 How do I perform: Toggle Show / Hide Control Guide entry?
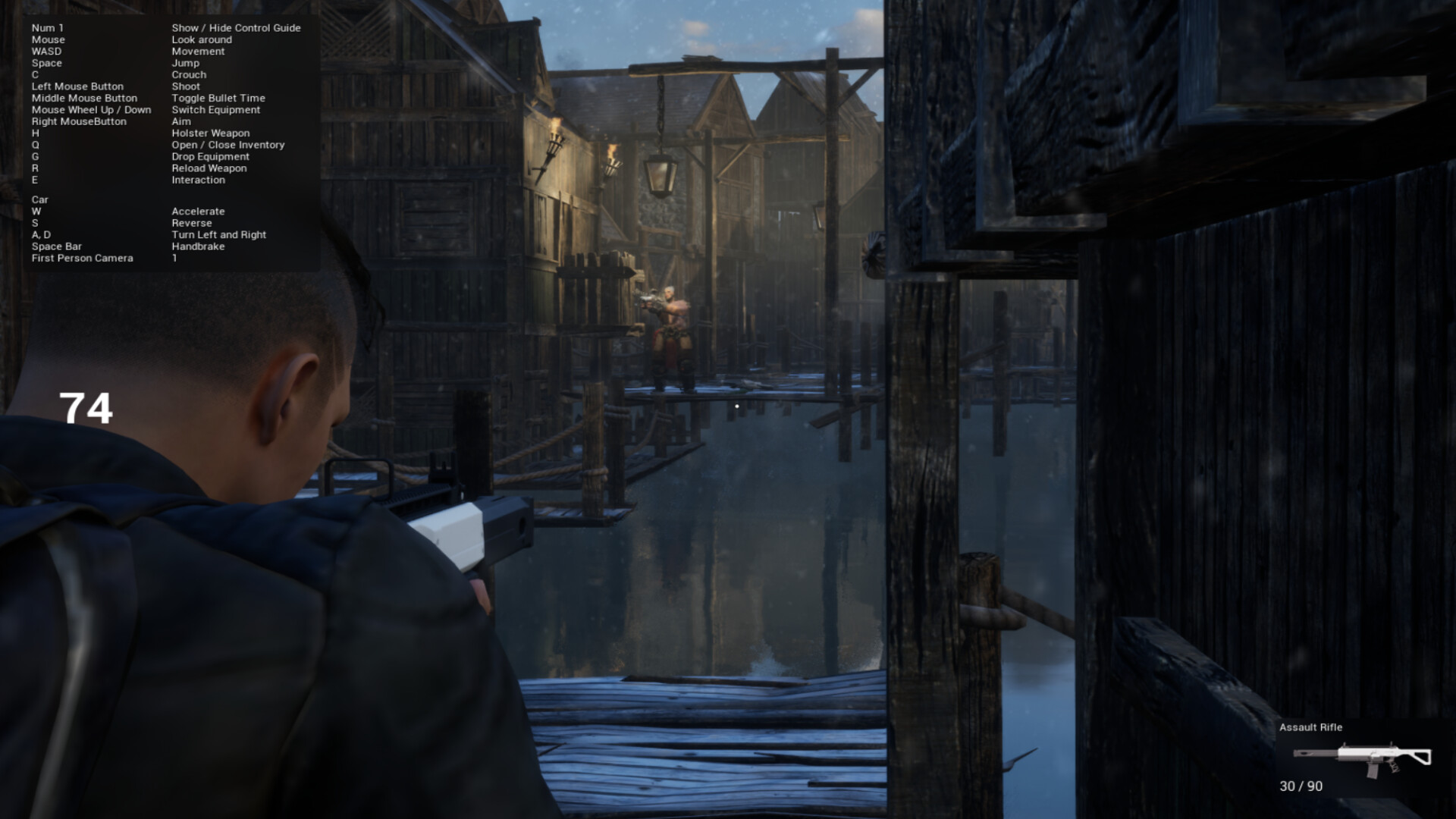[x=236, y=27]
